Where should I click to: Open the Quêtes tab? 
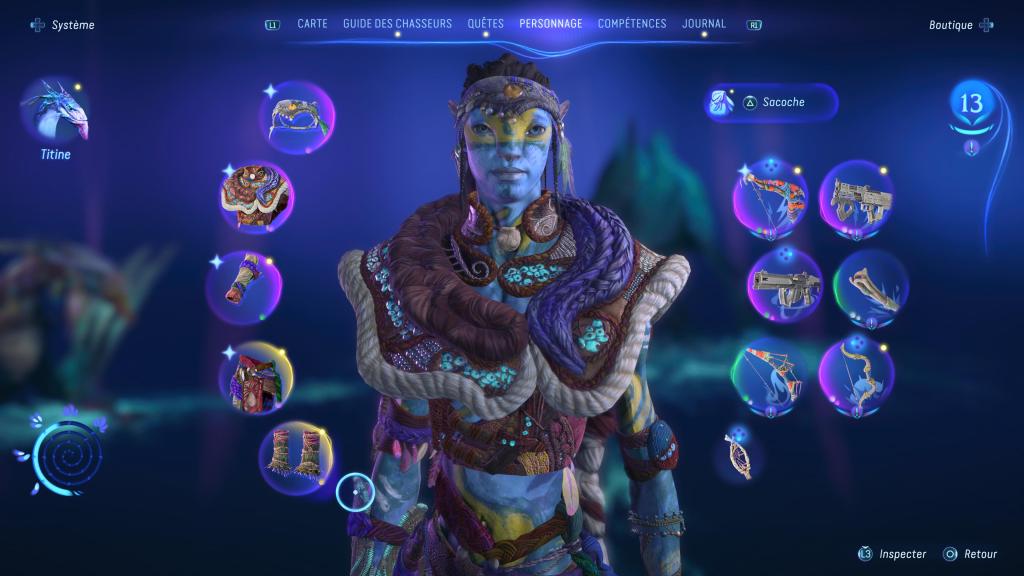[x=485, y=24]
